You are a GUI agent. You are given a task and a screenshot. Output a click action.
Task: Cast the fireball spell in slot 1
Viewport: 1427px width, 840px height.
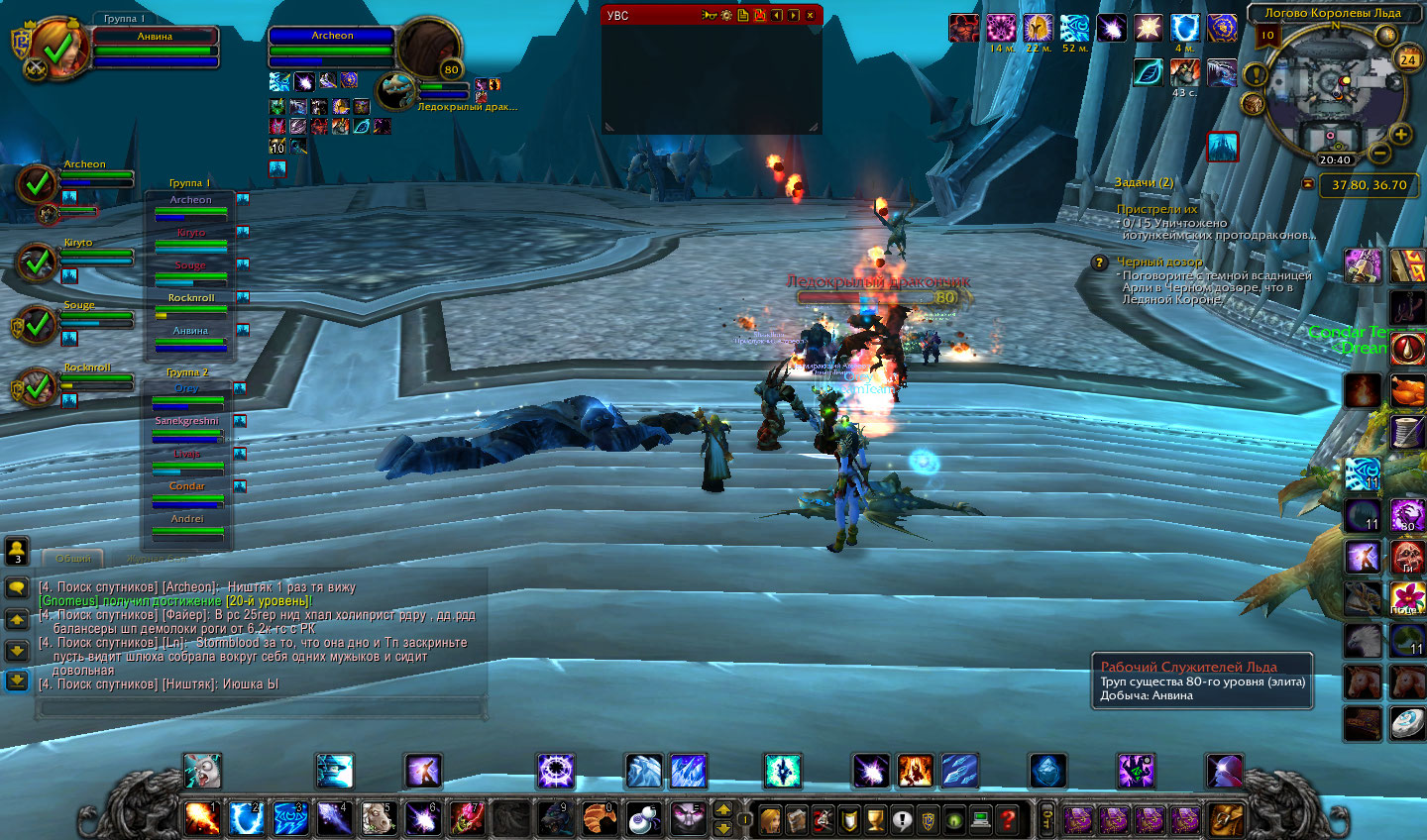click(x=200, y=818)
